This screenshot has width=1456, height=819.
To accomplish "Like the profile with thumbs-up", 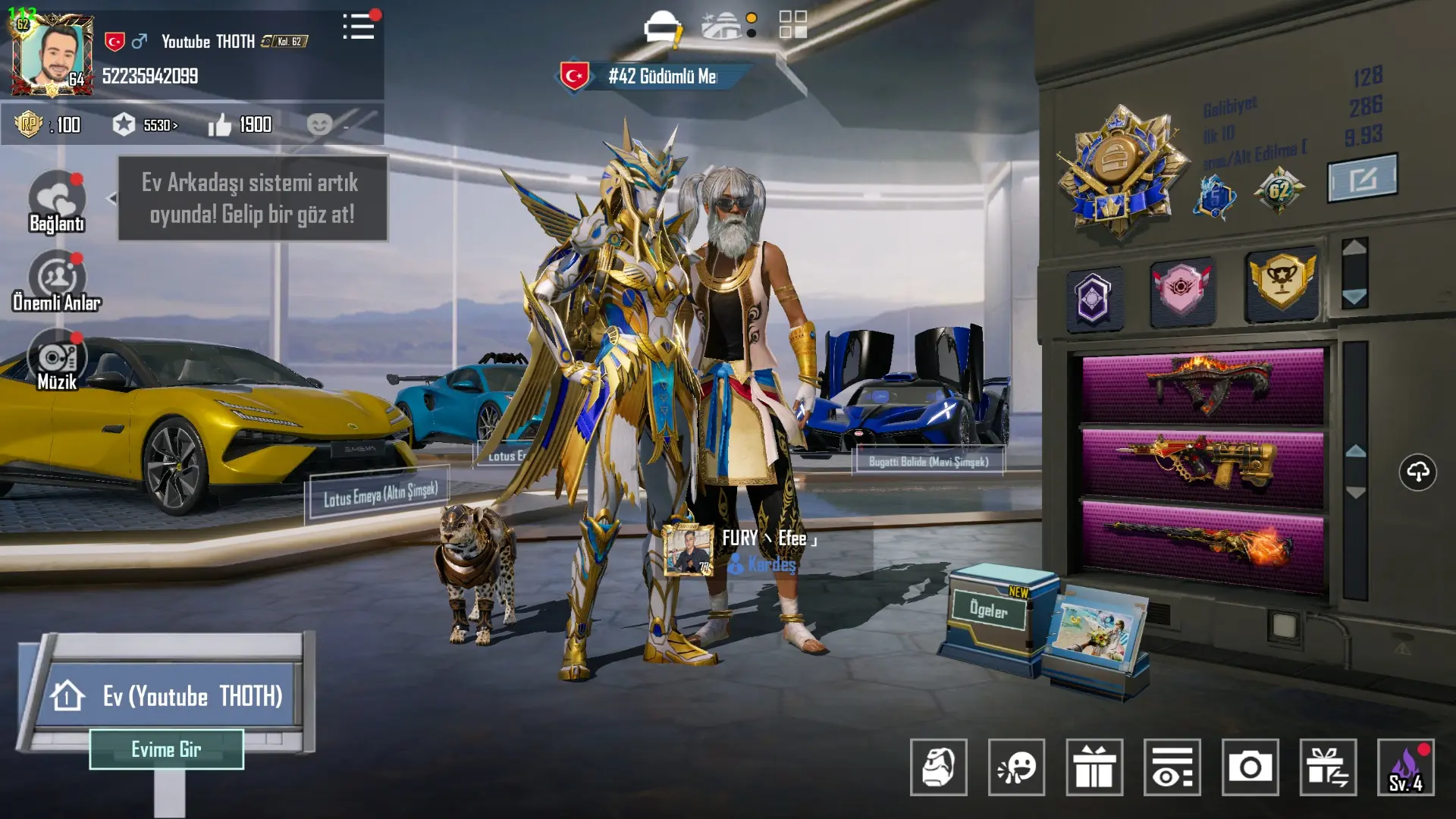I will [220, 125].
